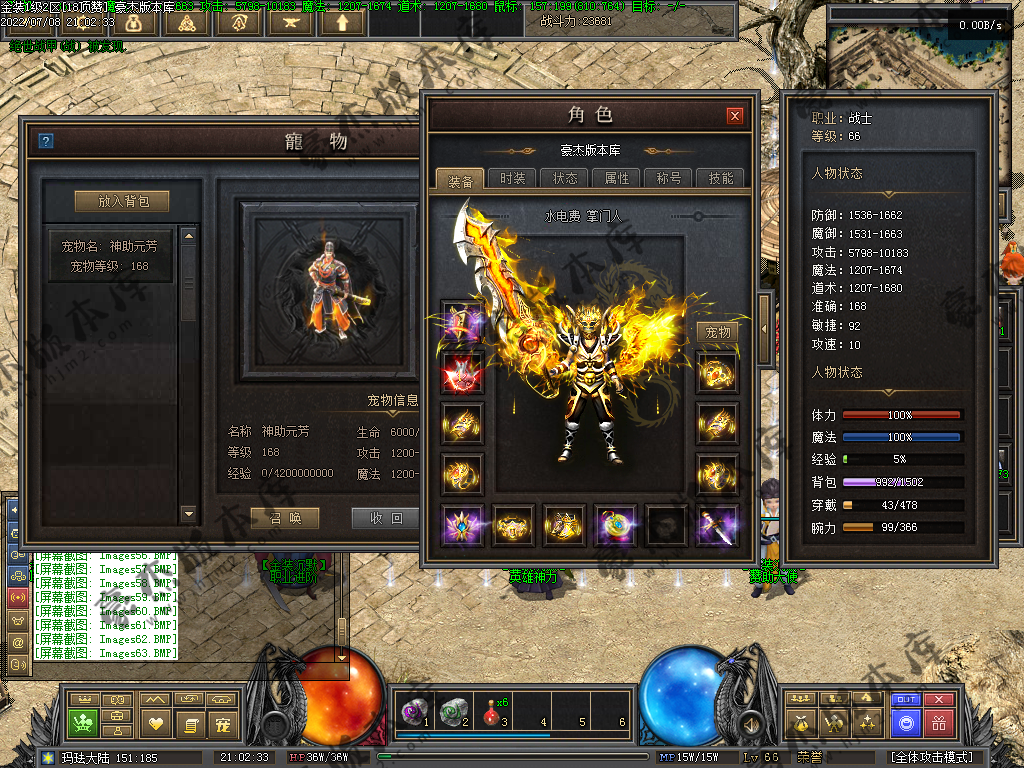Switch to the 技能 (skills) tab
This screenshot has width=1024, height=768.
[x=720, y=178]
